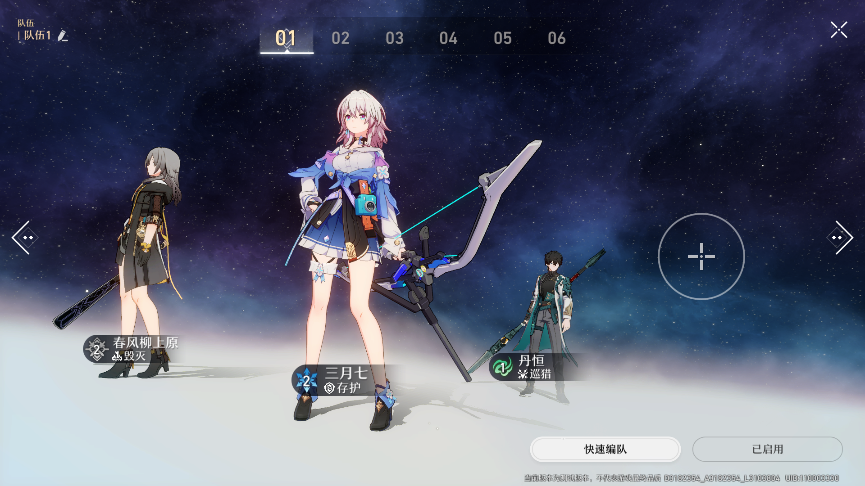The image size is (865, 486).
Task: Go to next team with right arrow
Action: point(840,238)
